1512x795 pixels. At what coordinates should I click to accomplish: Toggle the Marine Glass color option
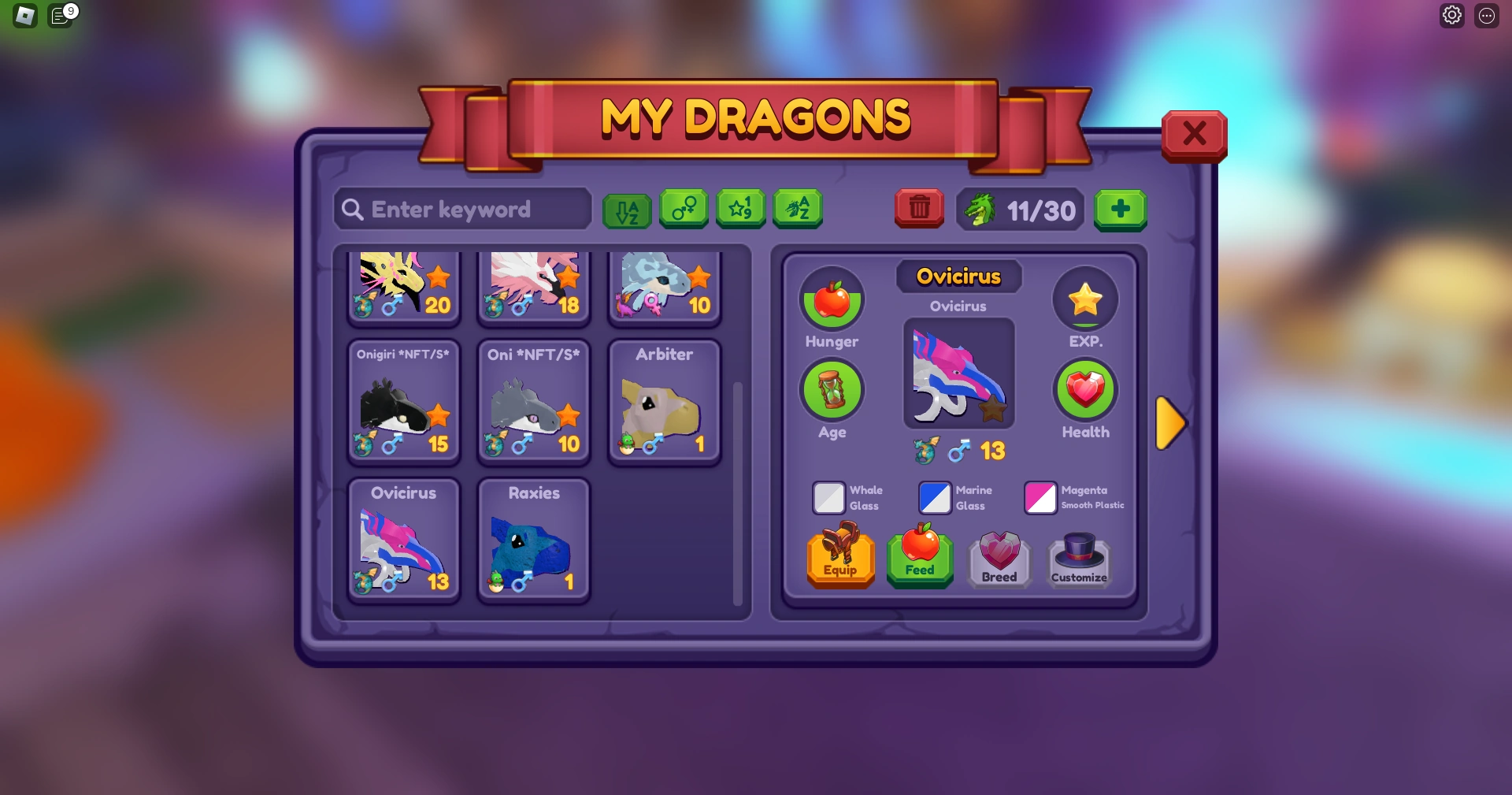click(x=934, y=498)
